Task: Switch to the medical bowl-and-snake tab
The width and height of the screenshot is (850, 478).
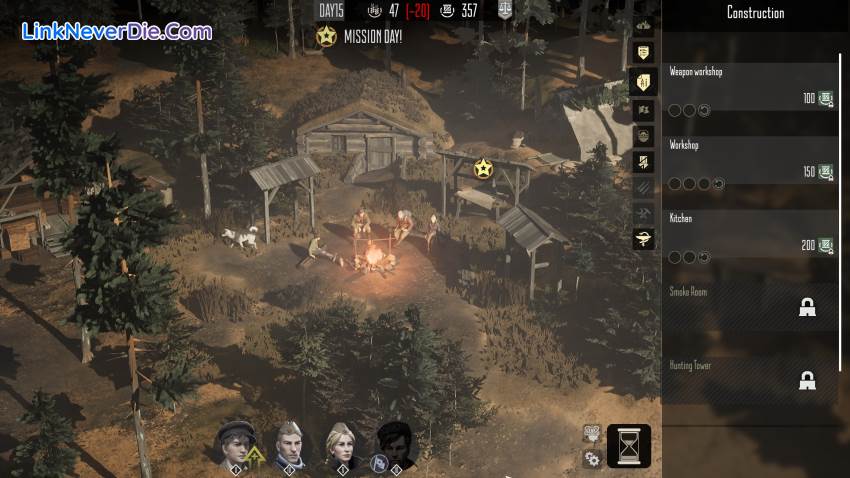Action: (643, 238)
